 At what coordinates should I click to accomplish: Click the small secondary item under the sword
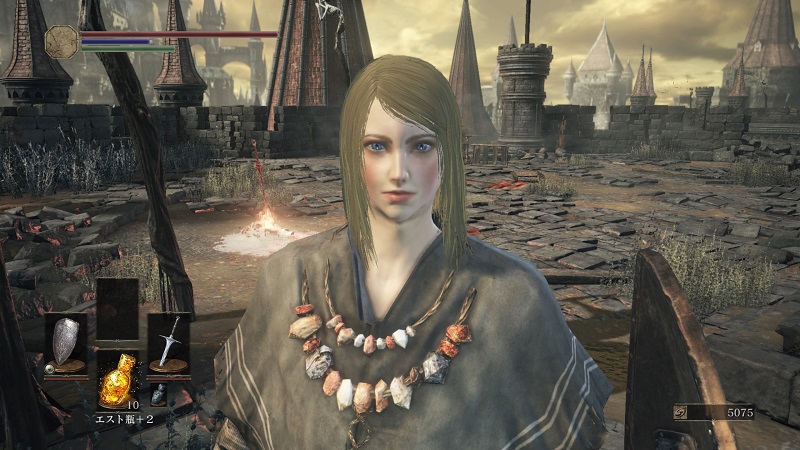pyautogui.click(x=159, y=394)
